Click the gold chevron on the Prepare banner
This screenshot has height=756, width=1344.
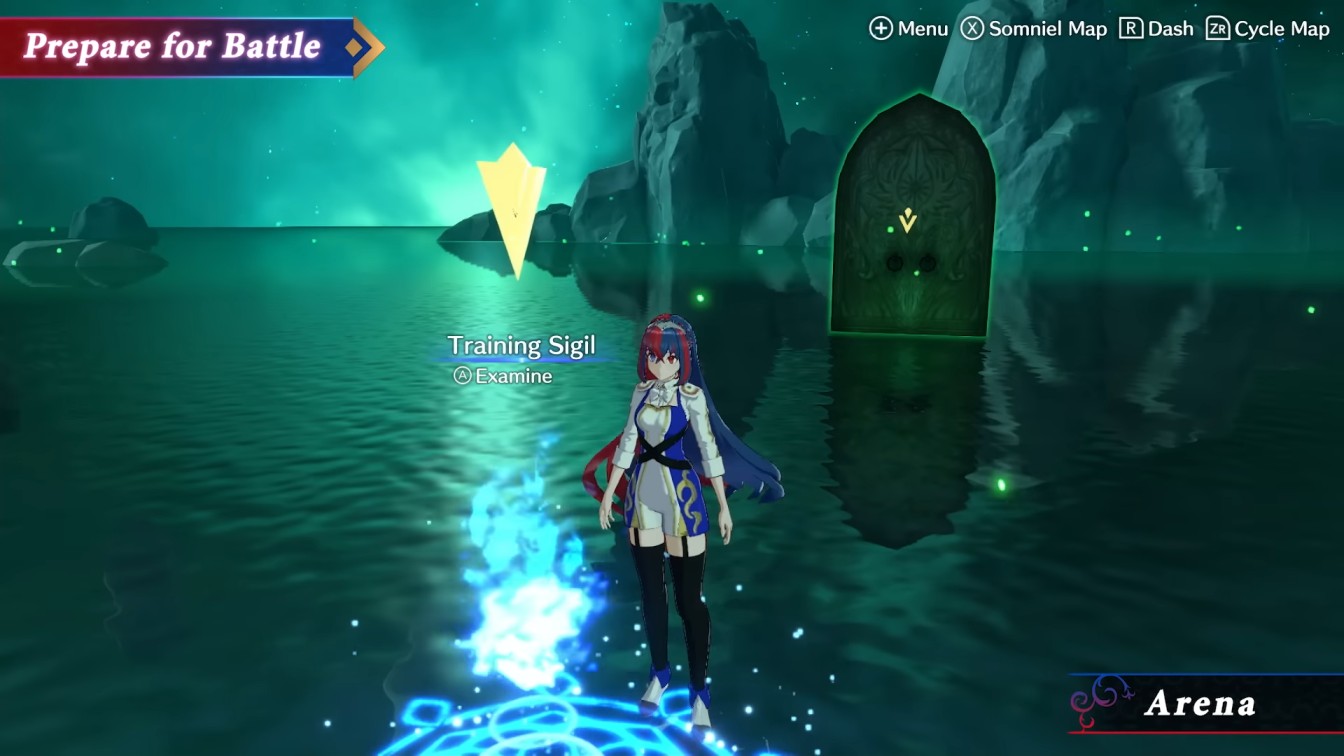click(363, 45)
